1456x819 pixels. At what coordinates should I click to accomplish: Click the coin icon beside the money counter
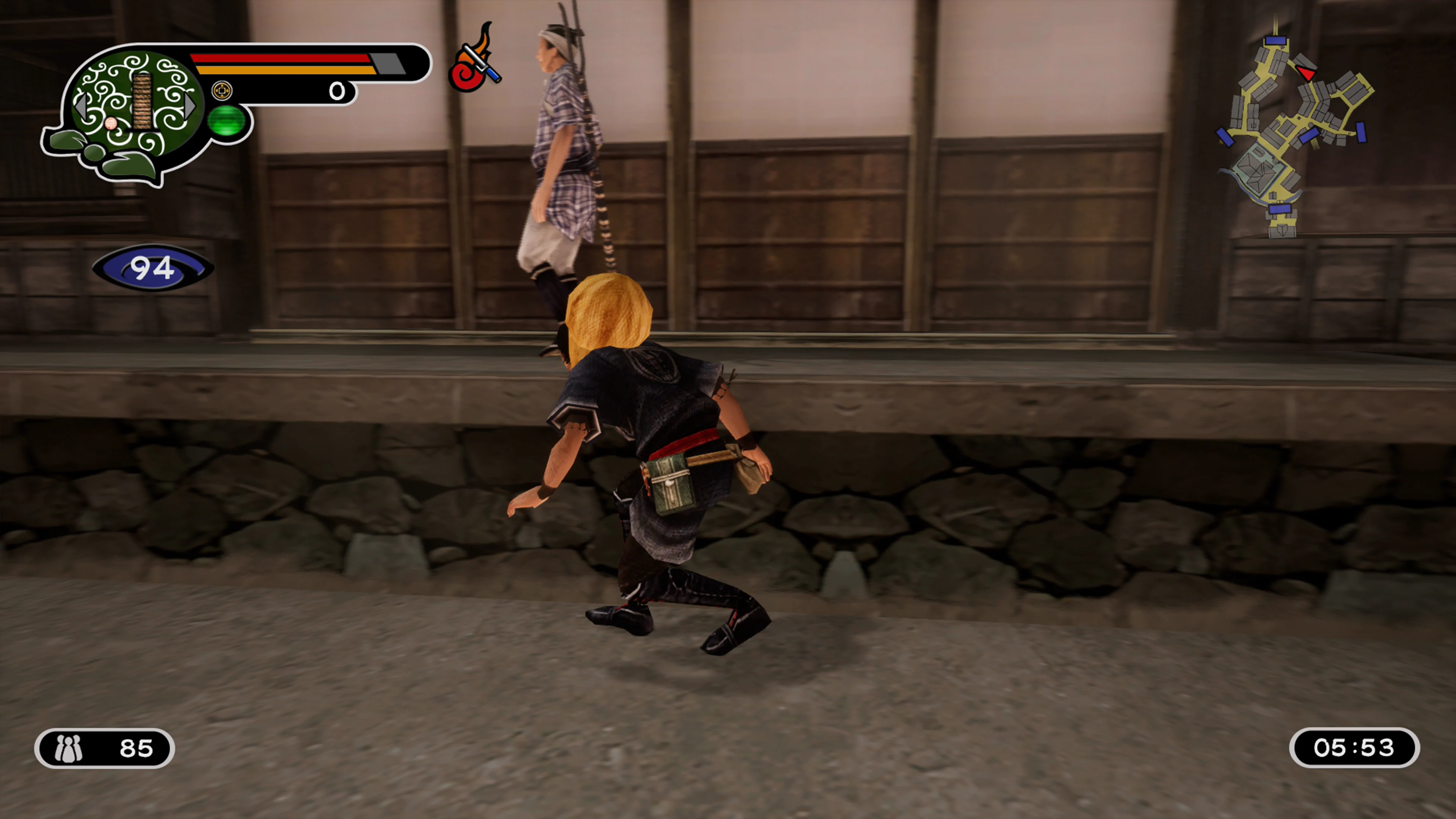223,91
